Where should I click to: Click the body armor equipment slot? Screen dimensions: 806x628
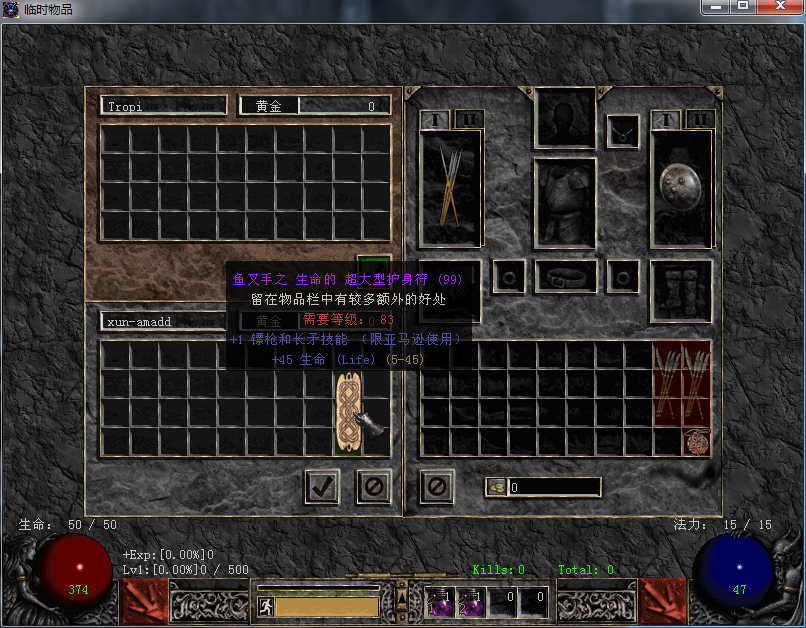coord(565,202)
